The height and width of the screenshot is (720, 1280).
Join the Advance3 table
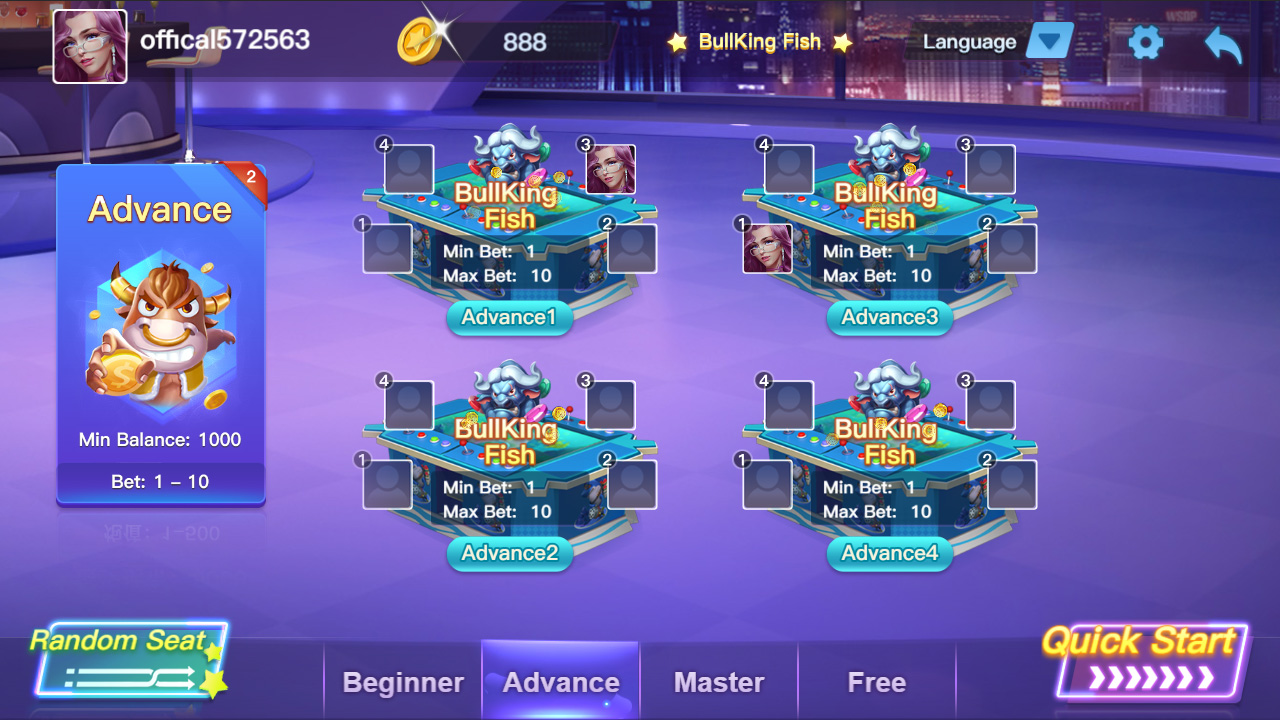click(x=889, y=317)
